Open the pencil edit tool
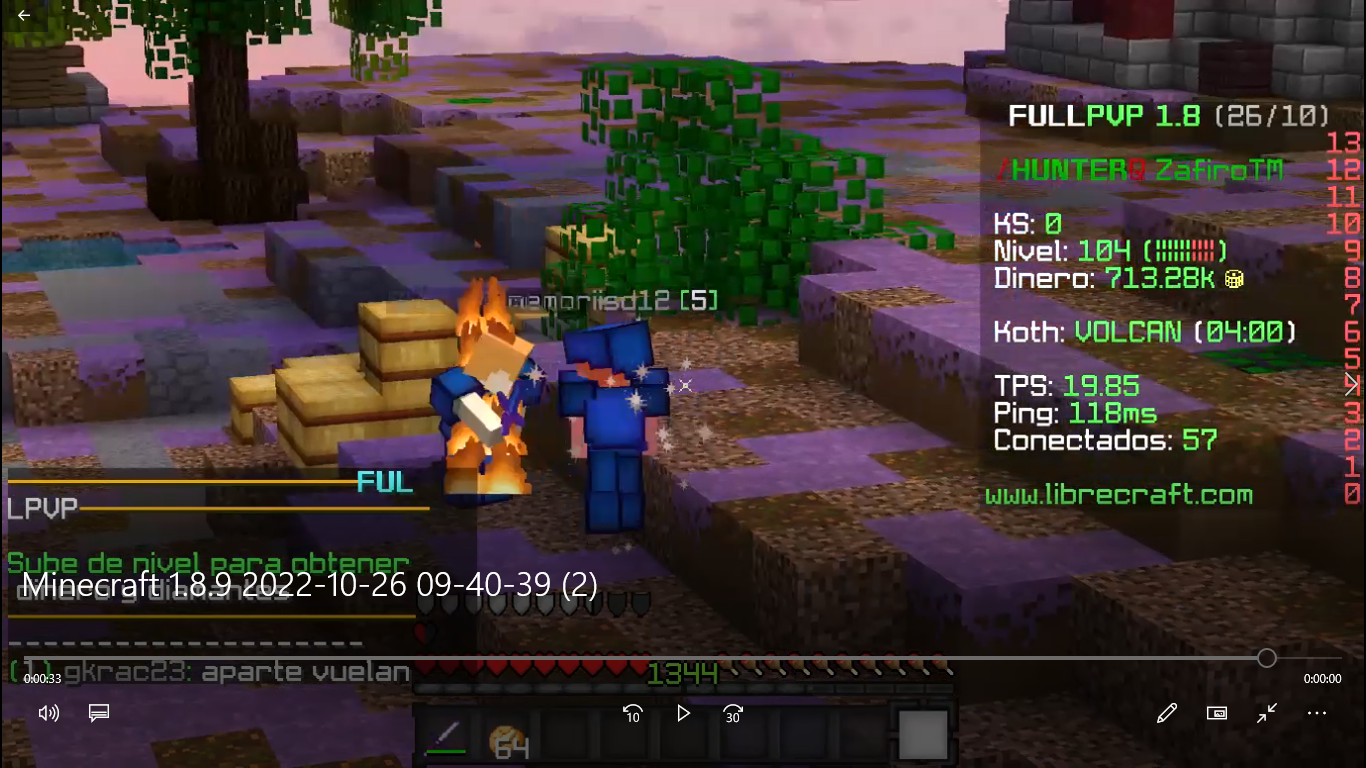1366x768 pixels. pyautogui.click(x=1166, y=713)
